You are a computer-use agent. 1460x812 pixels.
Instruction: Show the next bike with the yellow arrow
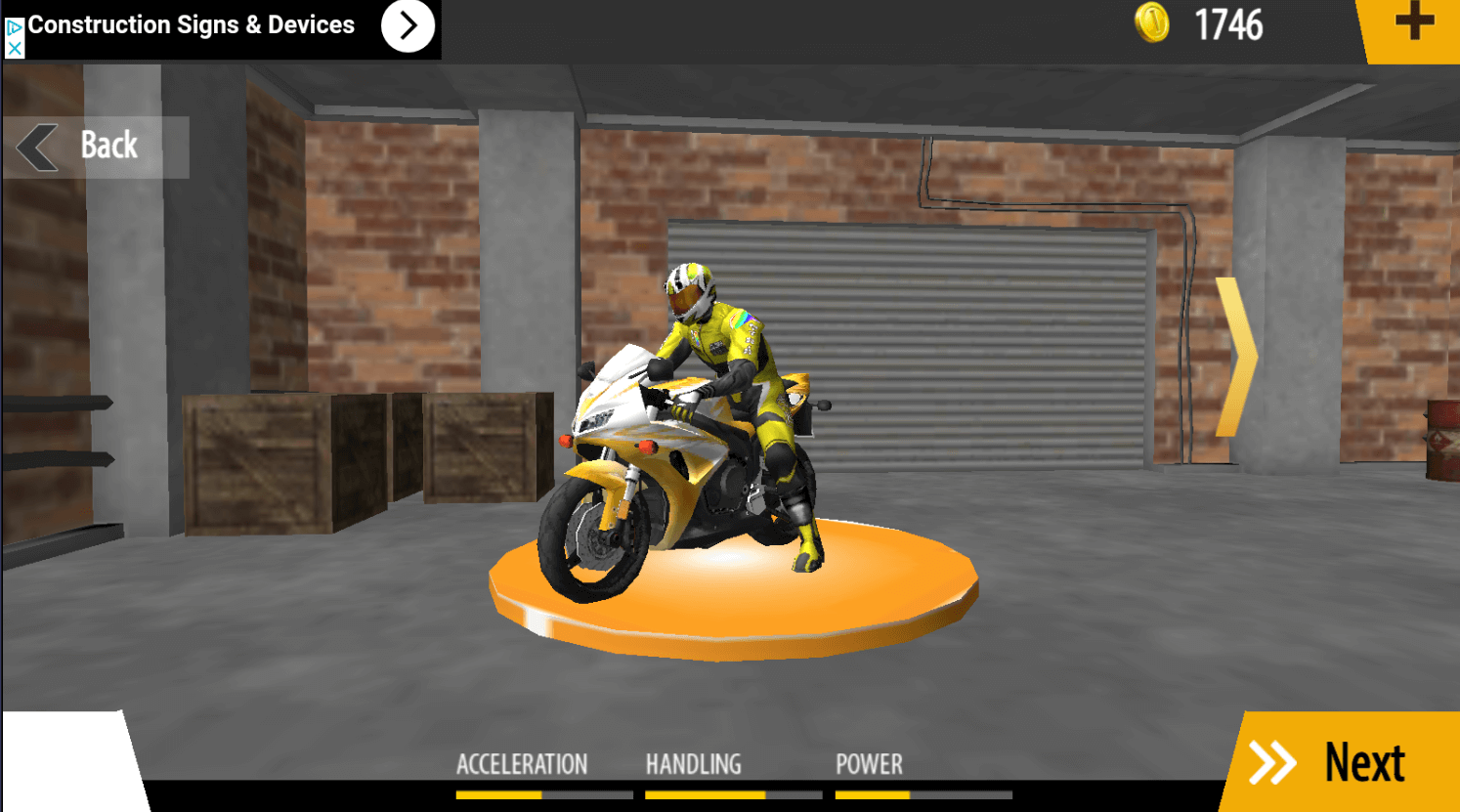click(x=1235, y=357)
